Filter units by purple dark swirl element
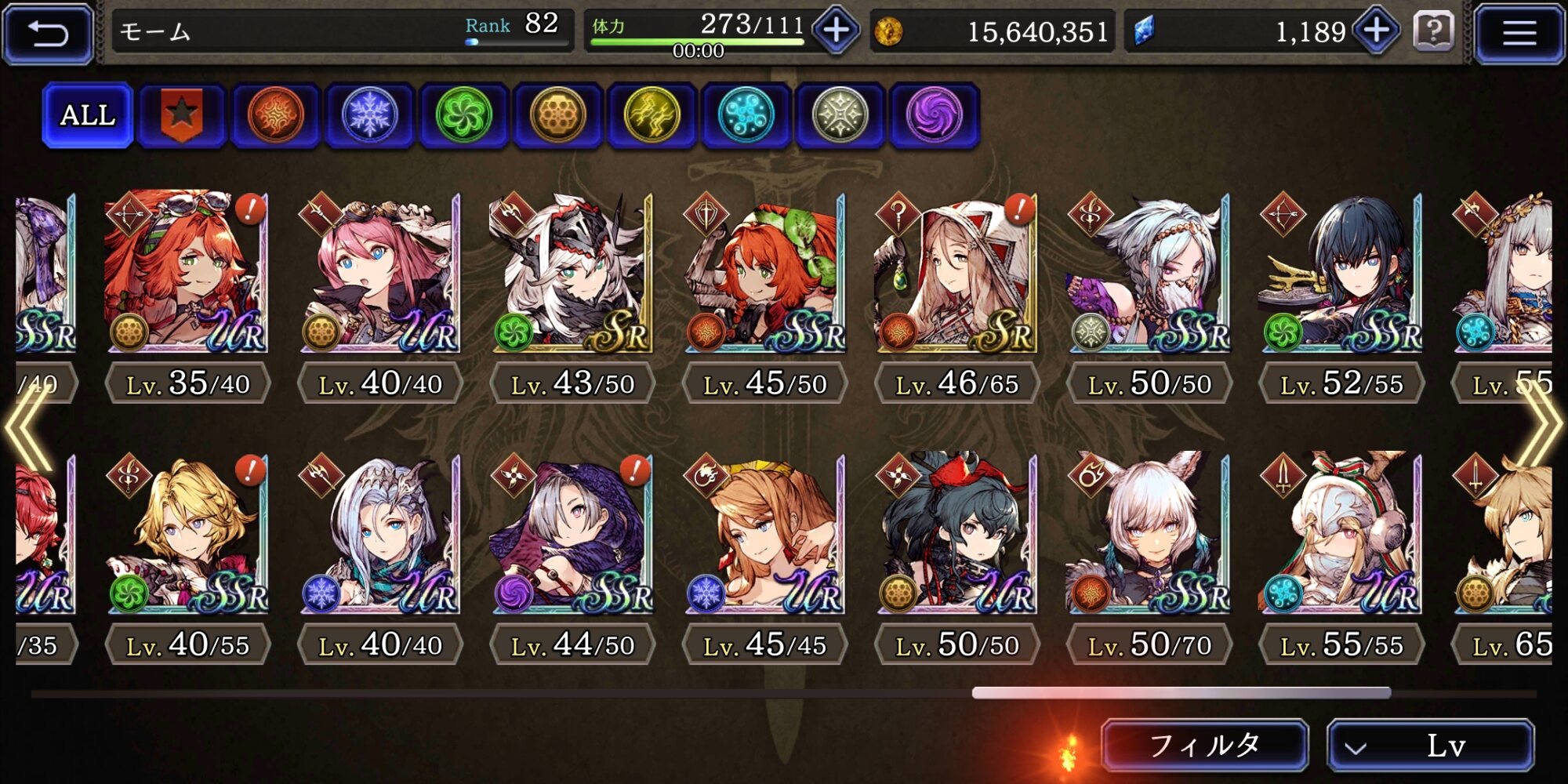Viewport: 1568px width, 784px height. (x=935, y=115)
